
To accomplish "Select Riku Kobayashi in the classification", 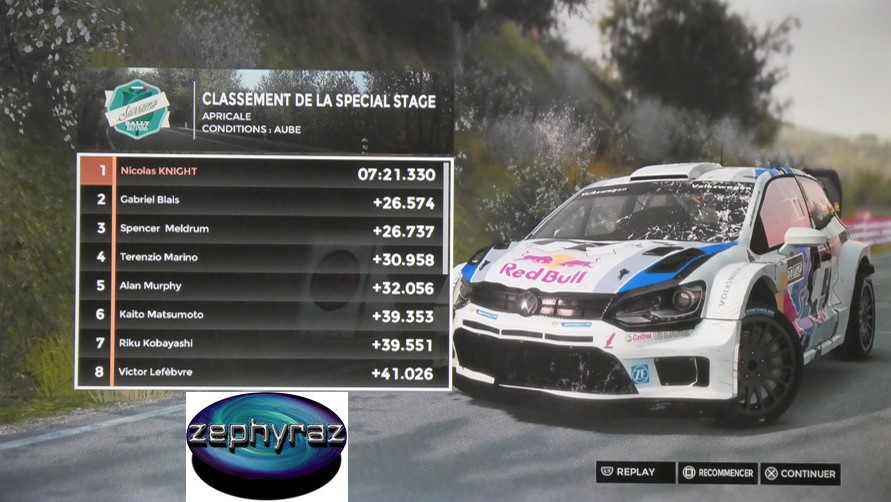I will click(264, 344).
